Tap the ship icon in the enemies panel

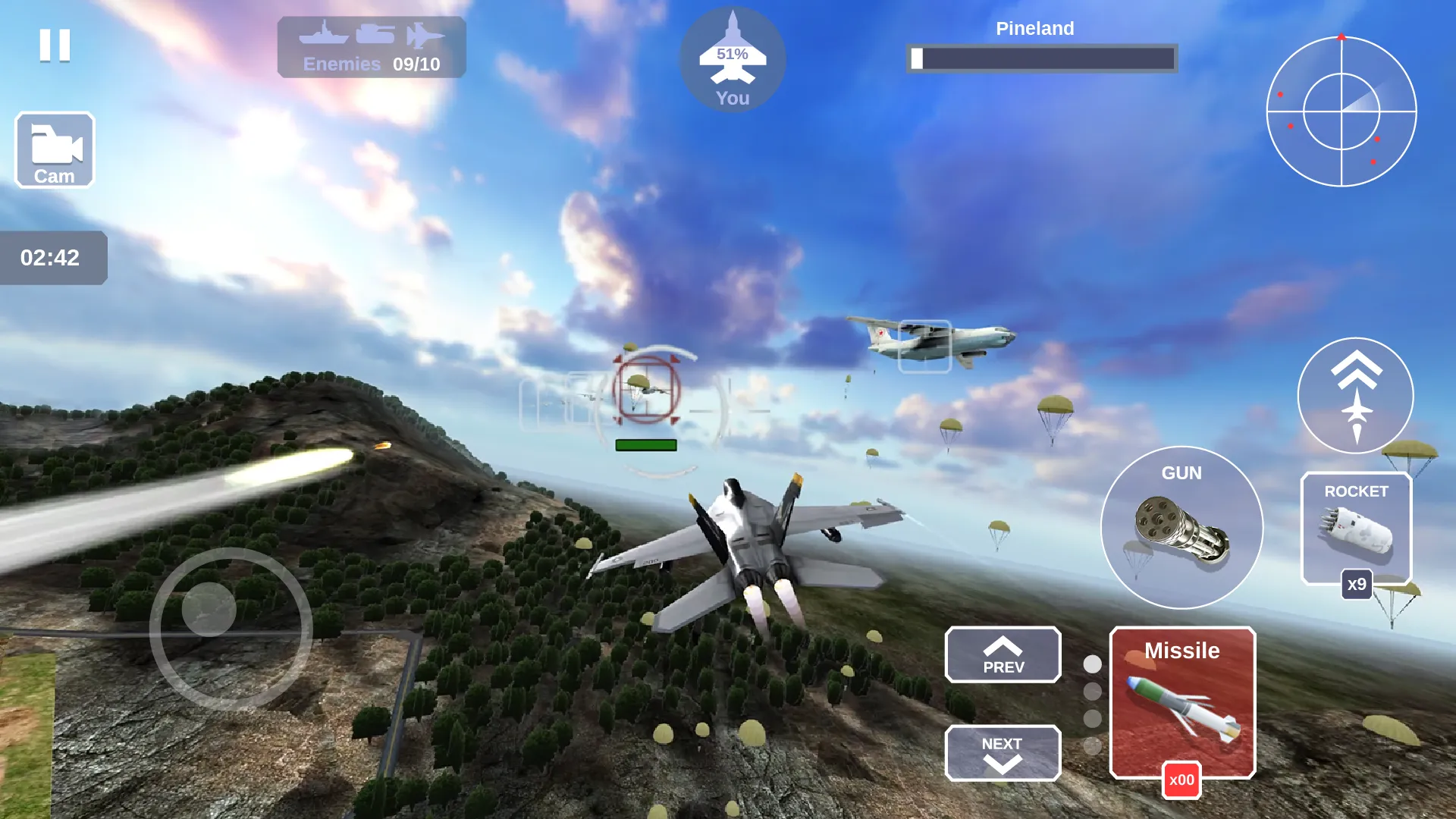(x=324, y=33)
